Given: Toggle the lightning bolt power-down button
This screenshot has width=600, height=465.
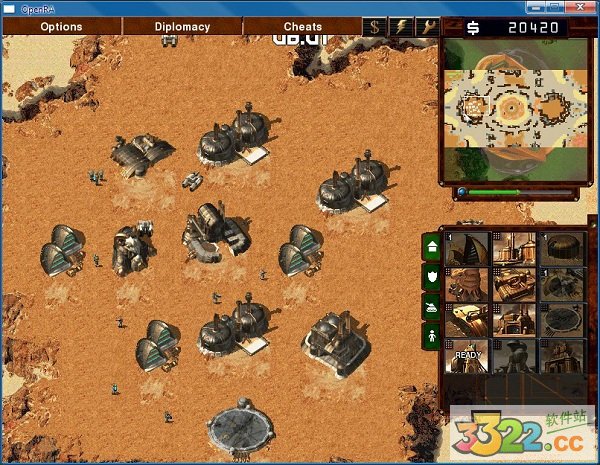Looking at the screenshot, I should click(401, 27).
